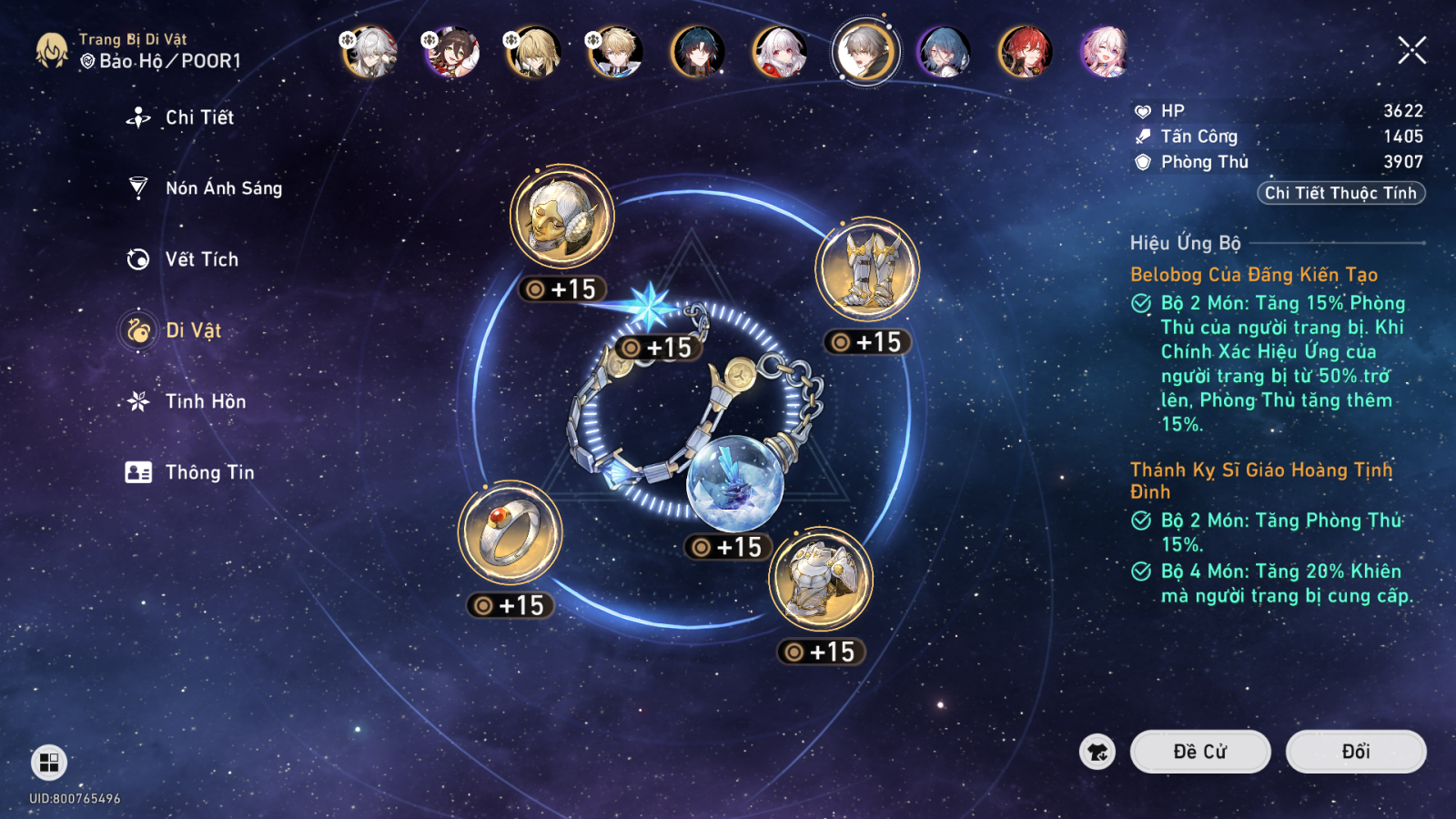Select the armored boots relic slot
This screenshot has width=1456, height=819.
point(867,269)
